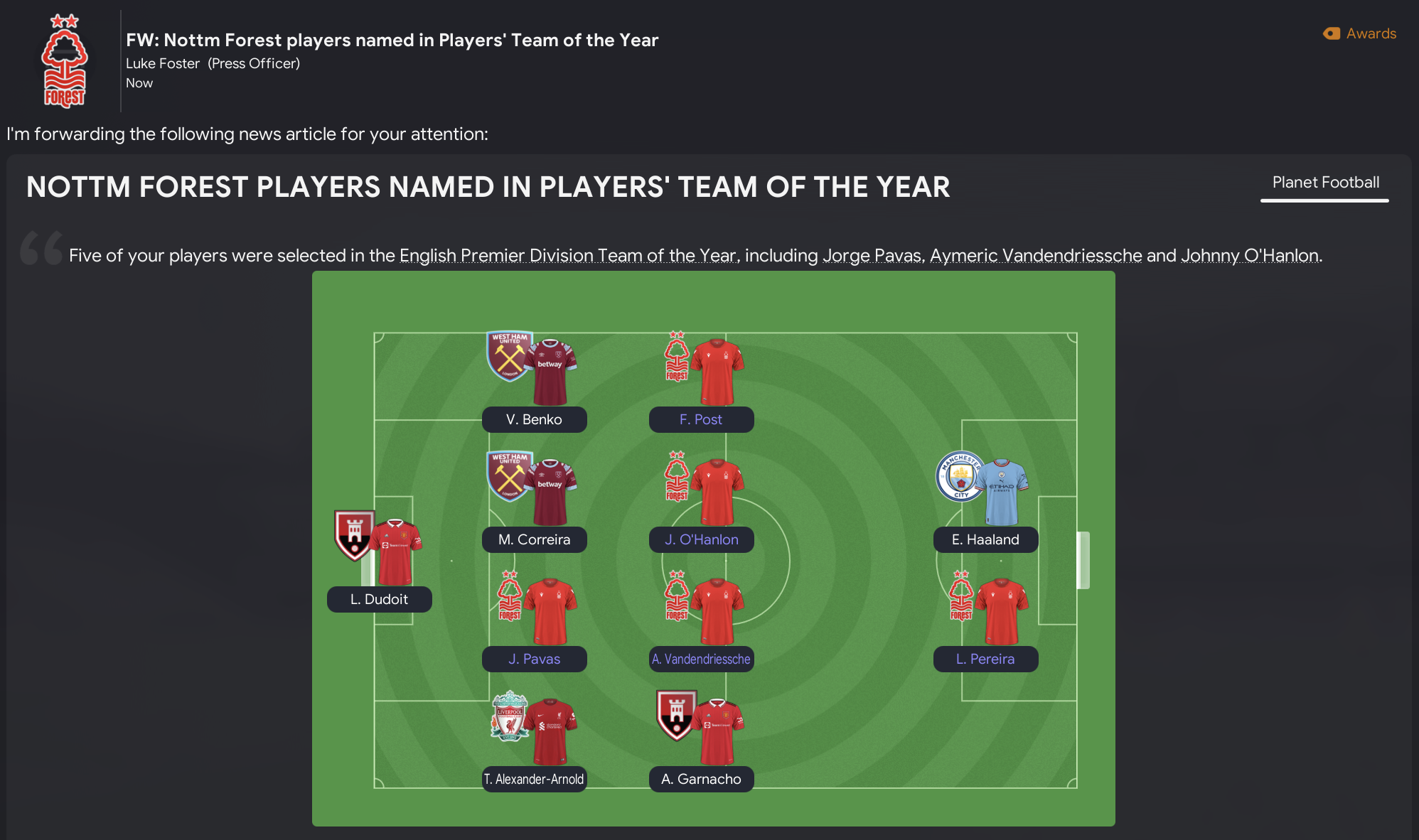Click the Nottm Forest club badge in header
This screenshot has width=1419, height=840.
(65, 61)
